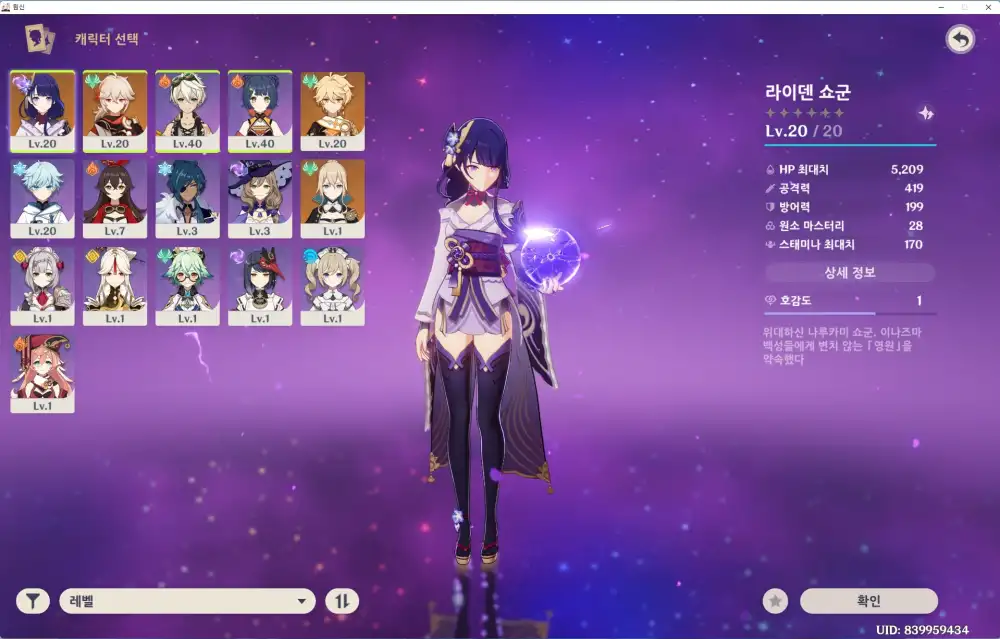Screen dimensions: 1000x639
Task: Choose Lisa with the purple witch hat
Action: [x=260, y=197]
